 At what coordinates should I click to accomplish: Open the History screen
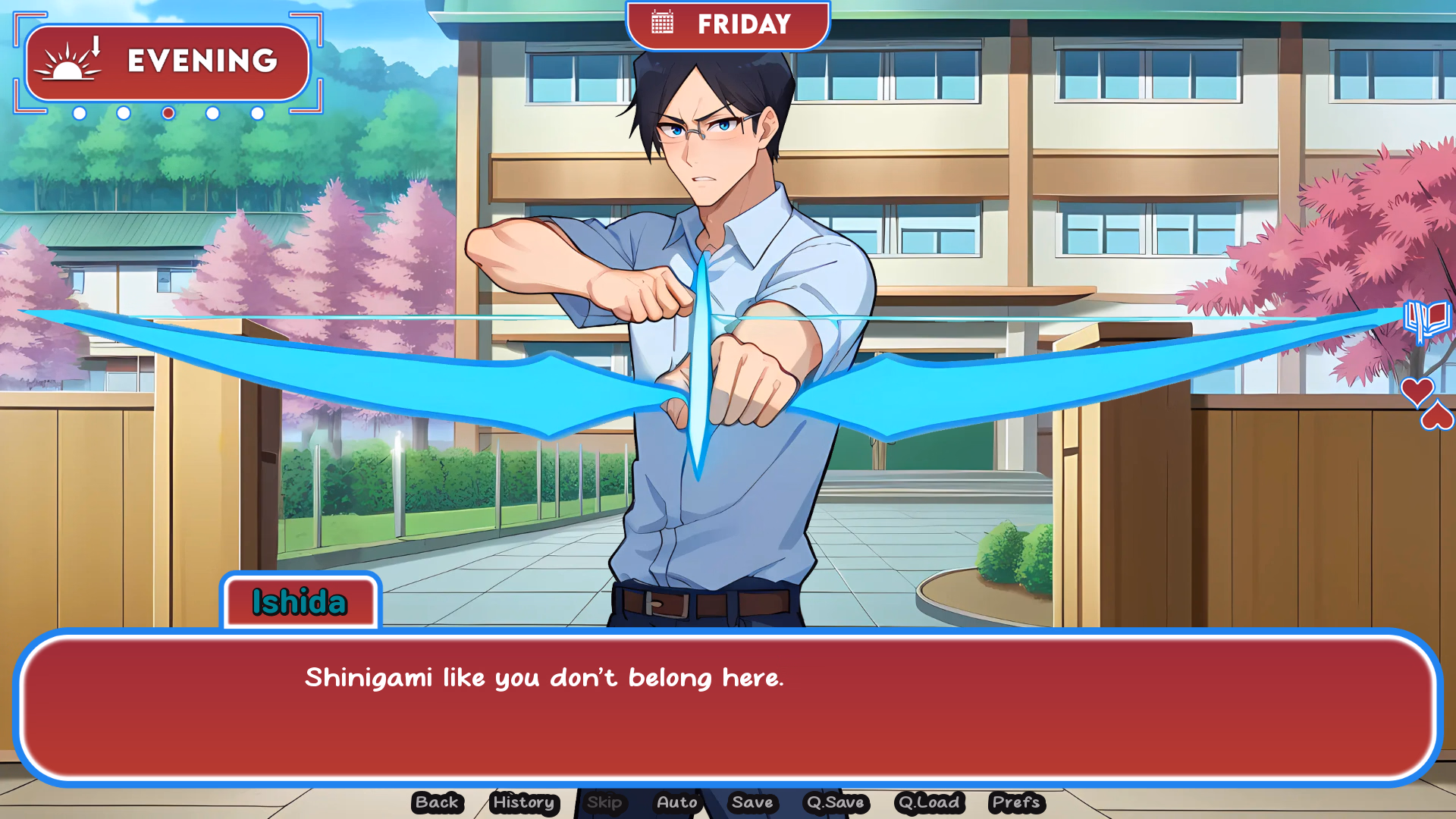(523, 802)
